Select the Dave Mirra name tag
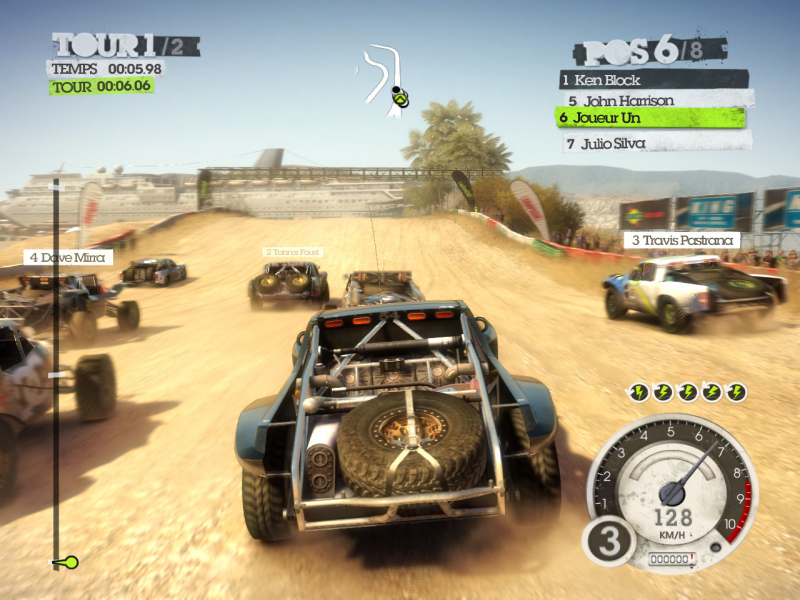This screenshot has height=600, width=800. [68, 257]
